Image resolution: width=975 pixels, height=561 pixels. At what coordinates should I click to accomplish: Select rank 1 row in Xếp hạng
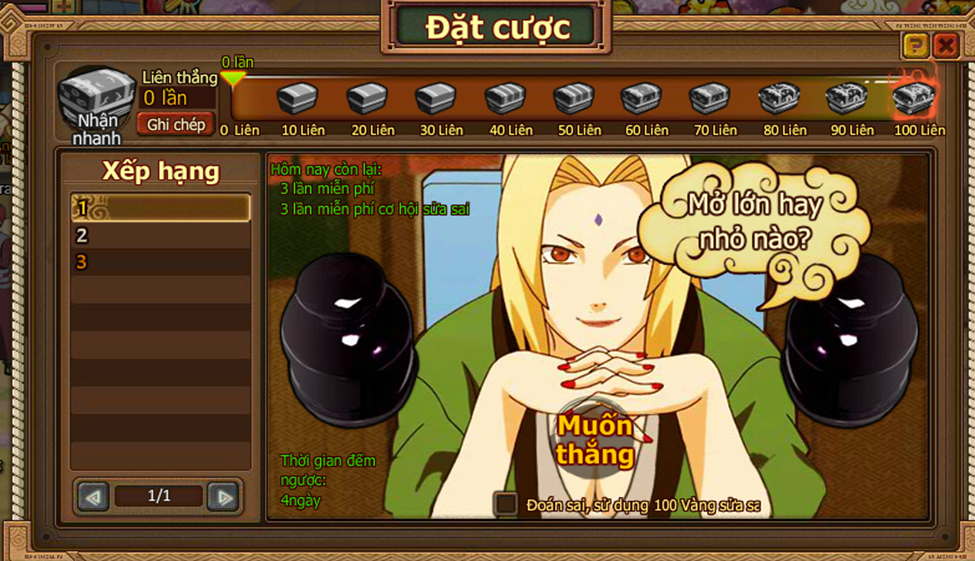pos(160,209)
